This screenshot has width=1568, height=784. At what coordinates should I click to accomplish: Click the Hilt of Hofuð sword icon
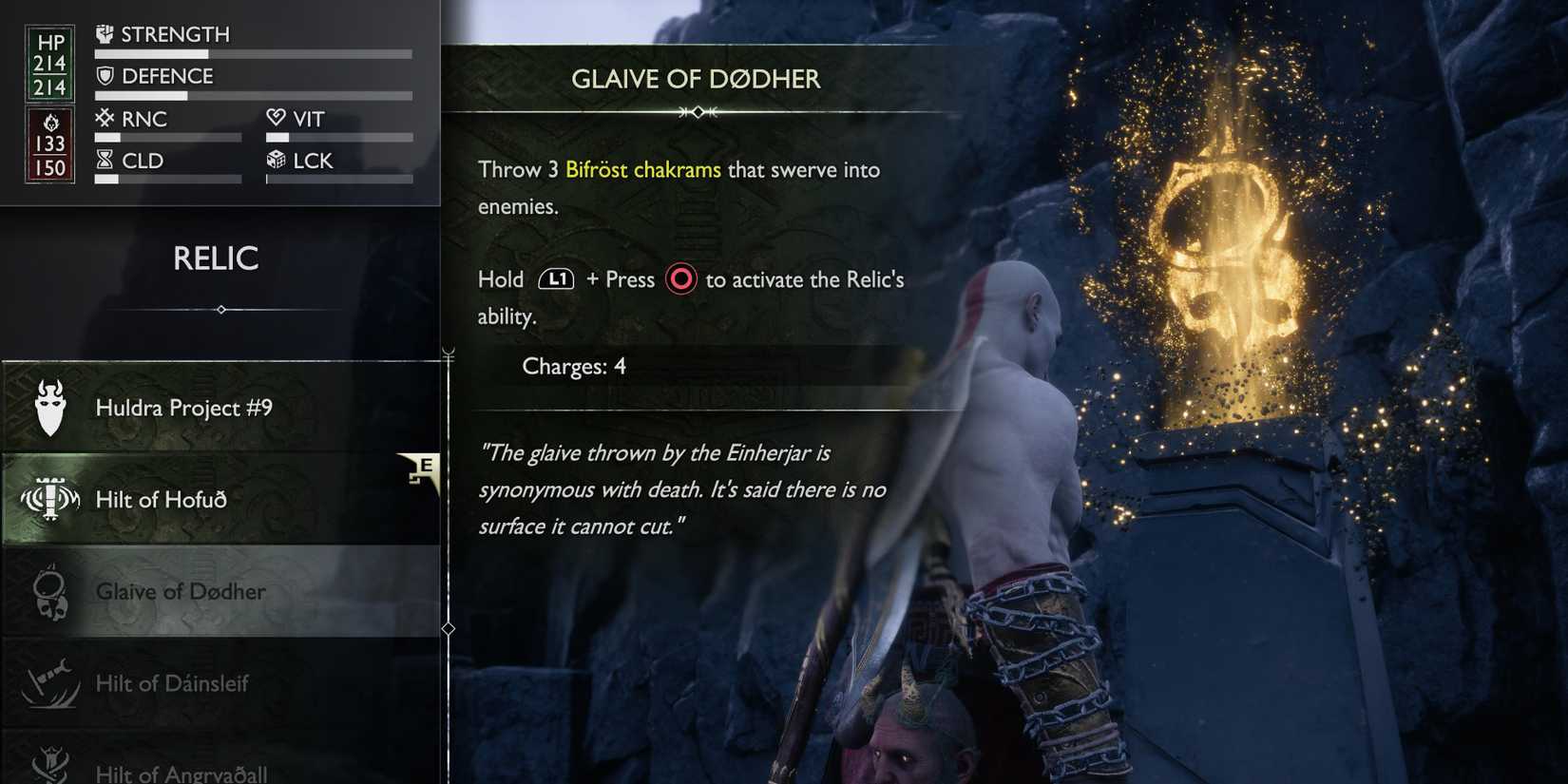point(49,497)
